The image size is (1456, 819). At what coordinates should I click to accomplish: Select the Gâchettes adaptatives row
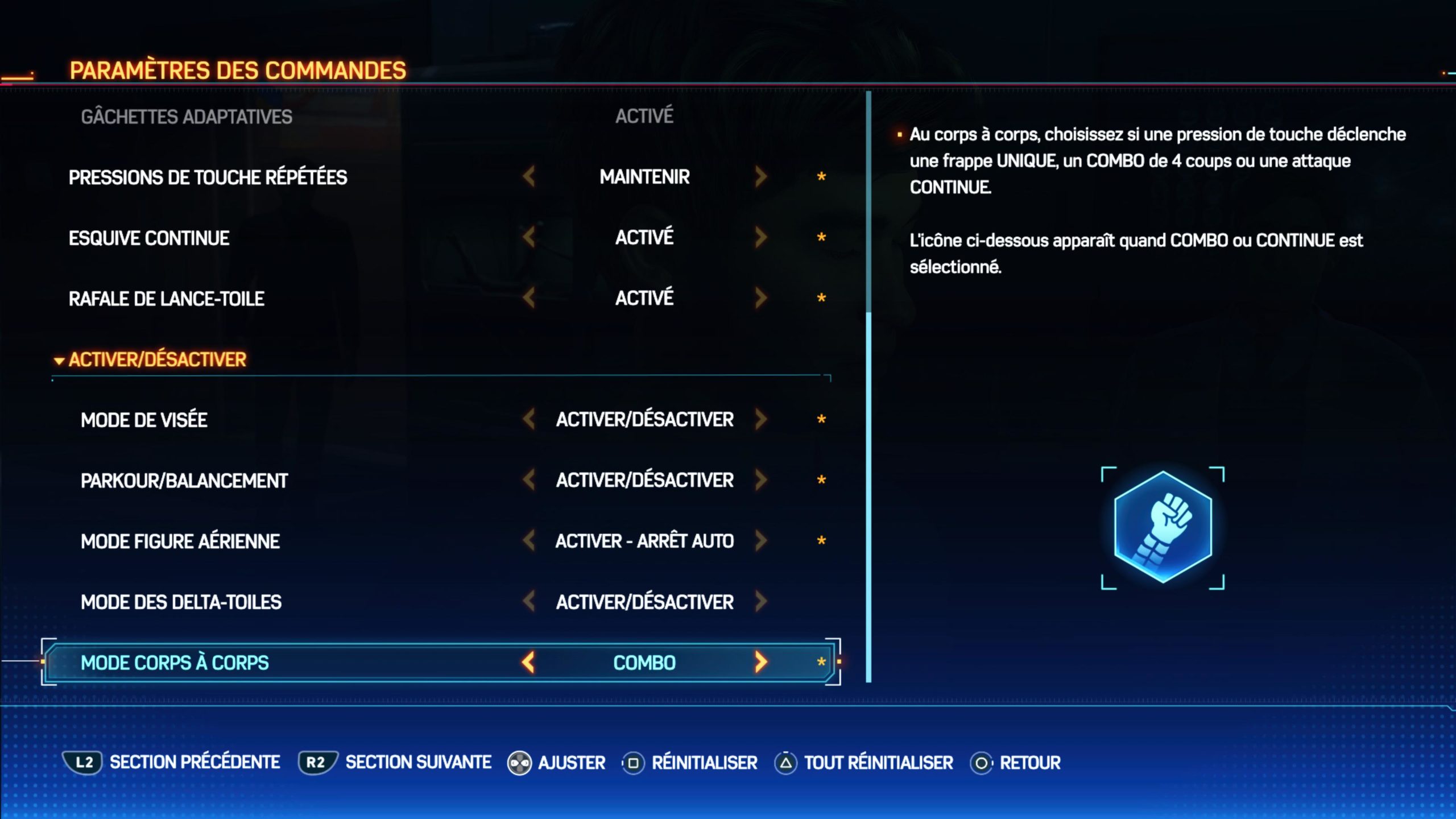[x=187, y=117]
